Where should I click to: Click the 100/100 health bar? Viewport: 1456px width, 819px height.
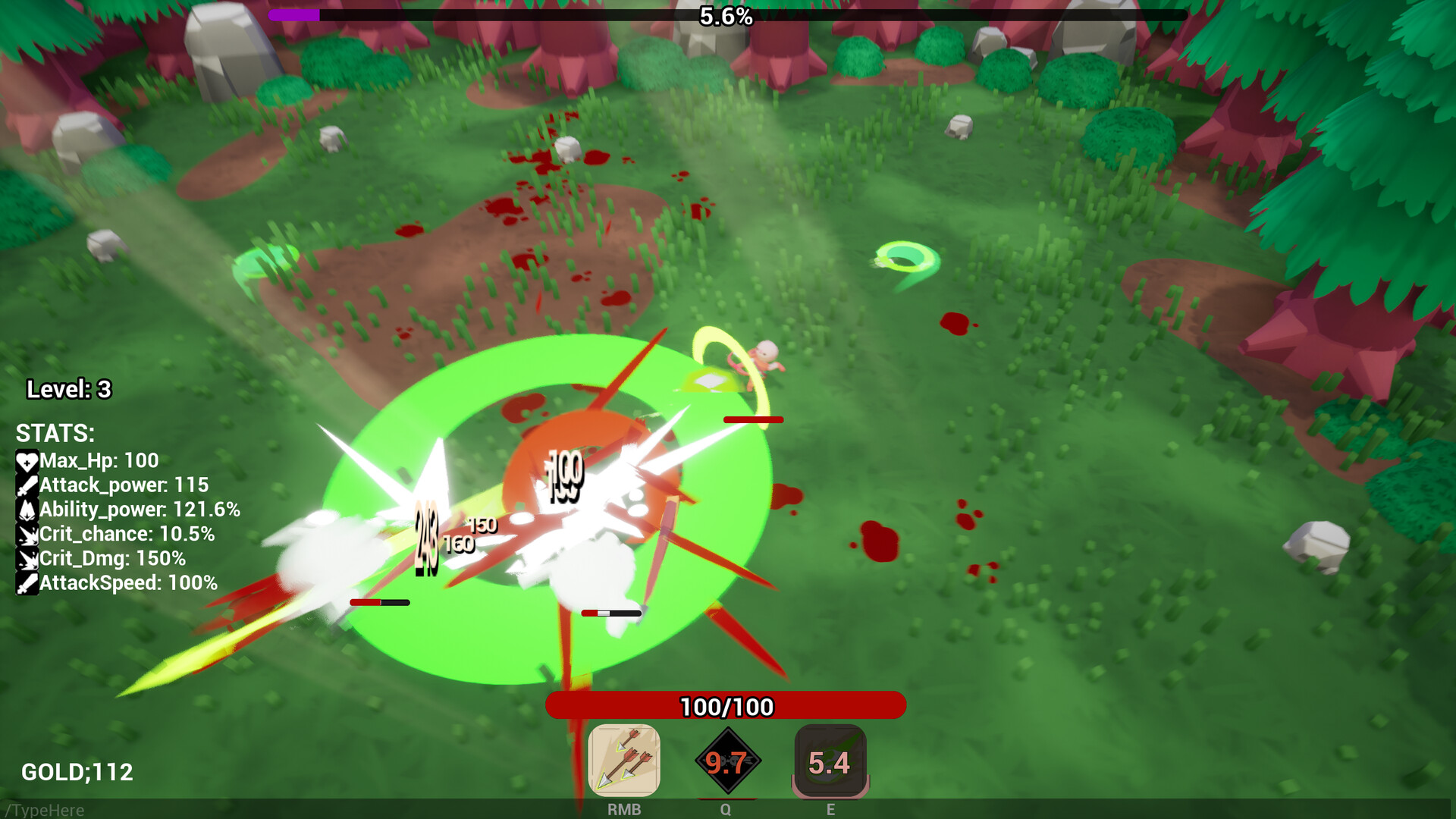click(726, 705)
